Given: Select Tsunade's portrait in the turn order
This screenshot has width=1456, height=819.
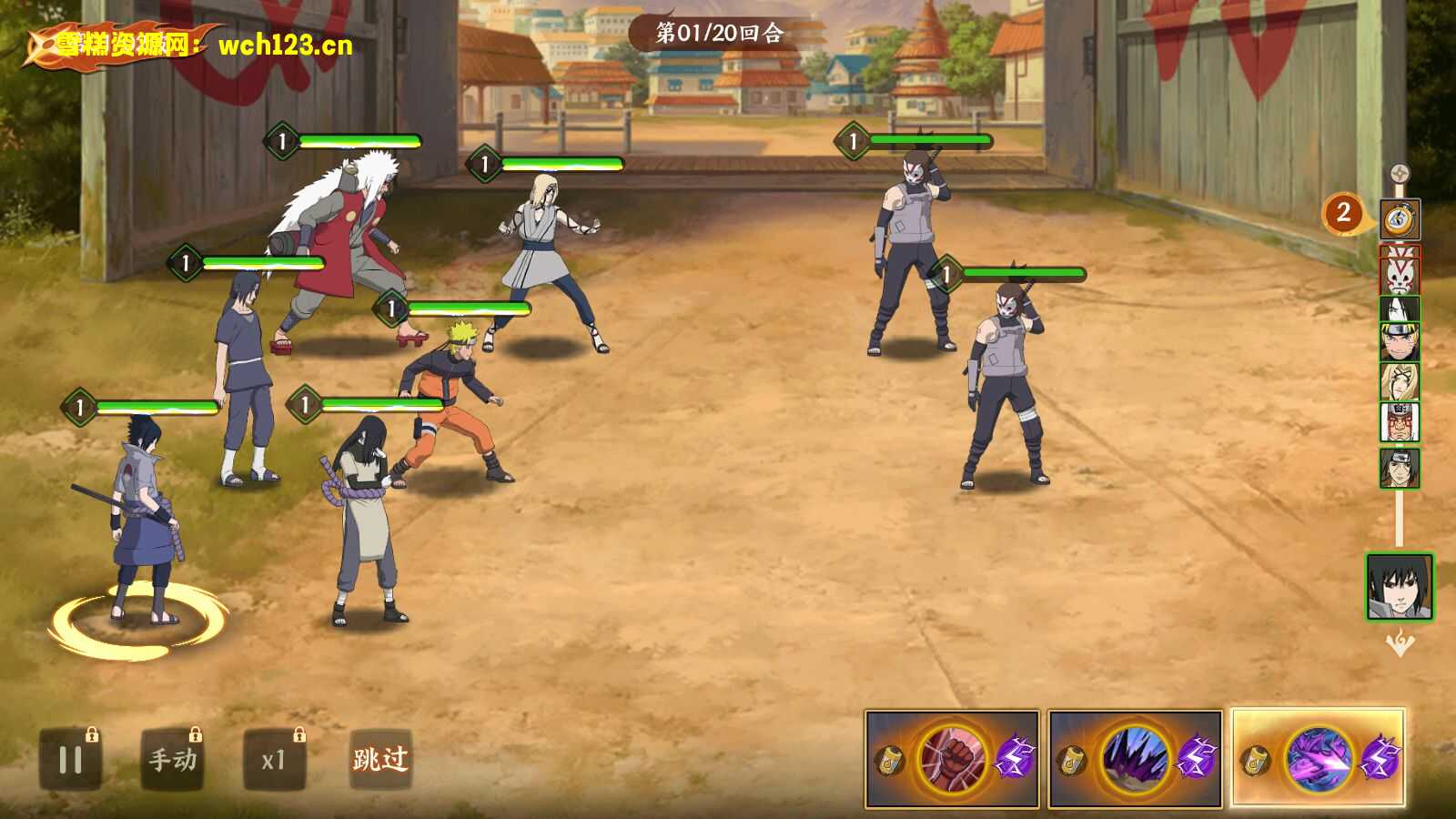Looking at the screenshot, I should pyautogui.click(x=1400, y=382).
